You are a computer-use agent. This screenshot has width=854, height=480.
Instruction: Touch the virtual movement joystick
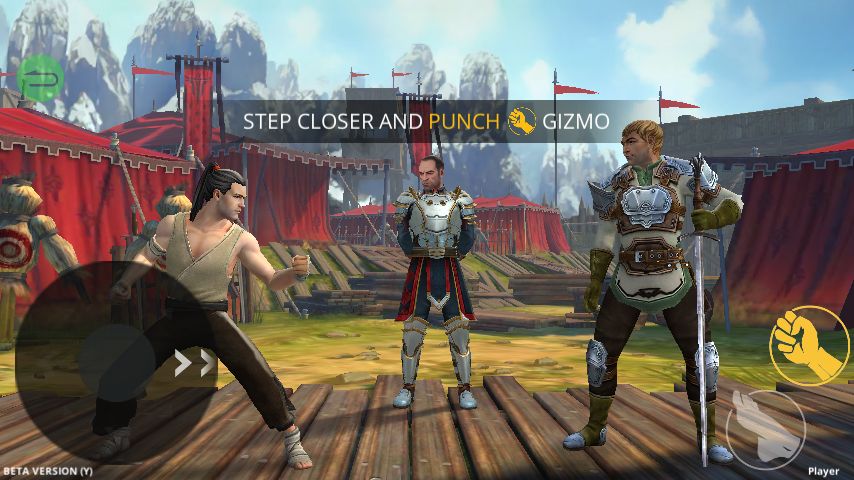(x=116, y=362)
